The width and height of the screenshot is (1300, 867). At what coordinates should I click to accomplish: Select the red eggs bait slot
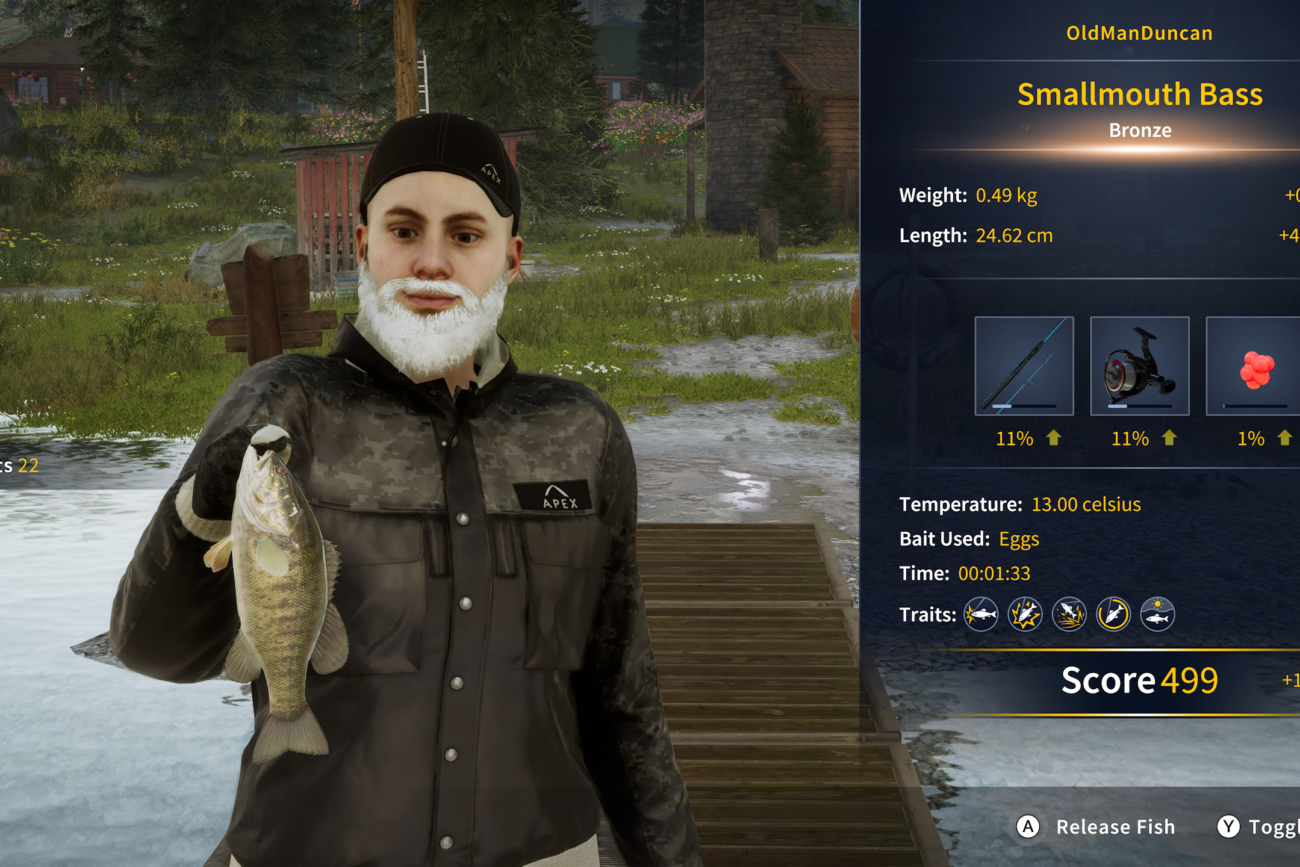click(x=1254, y=366)
